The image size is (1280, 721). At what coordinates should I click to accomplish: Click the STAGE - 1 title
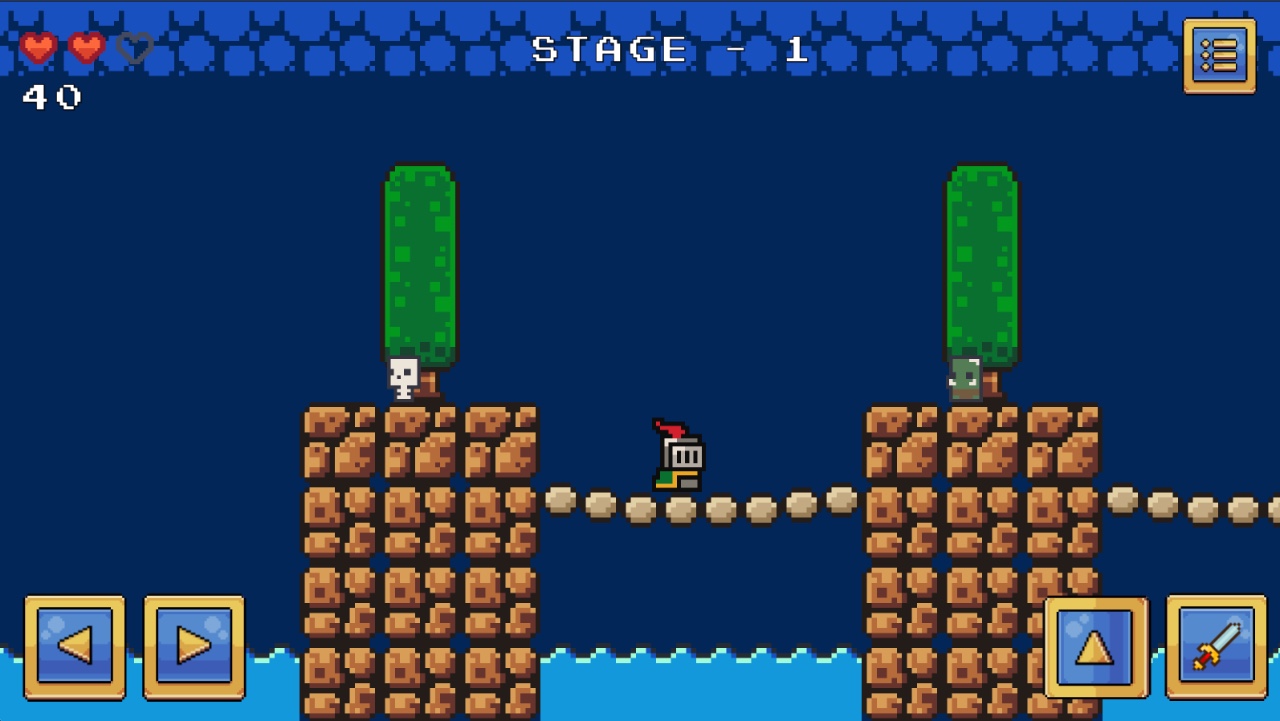coord(667,48)
